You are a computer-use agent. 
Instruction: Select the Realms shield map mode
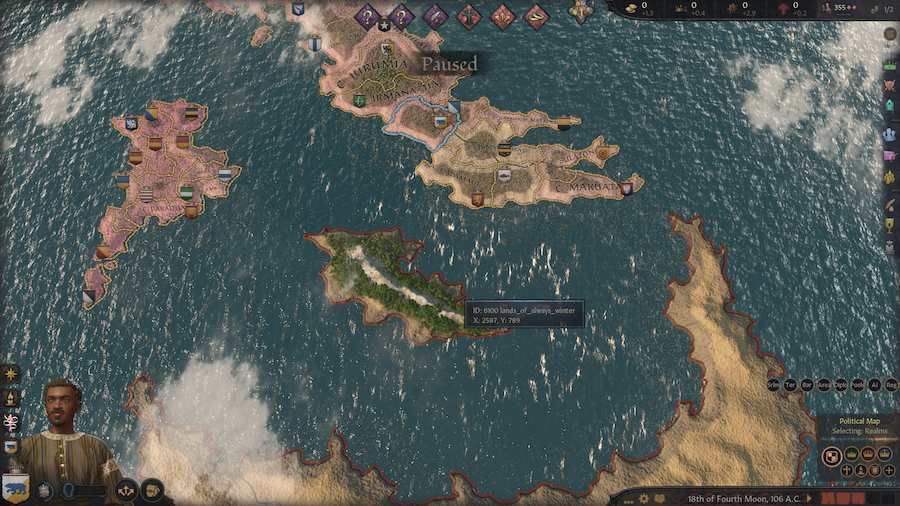830,456
